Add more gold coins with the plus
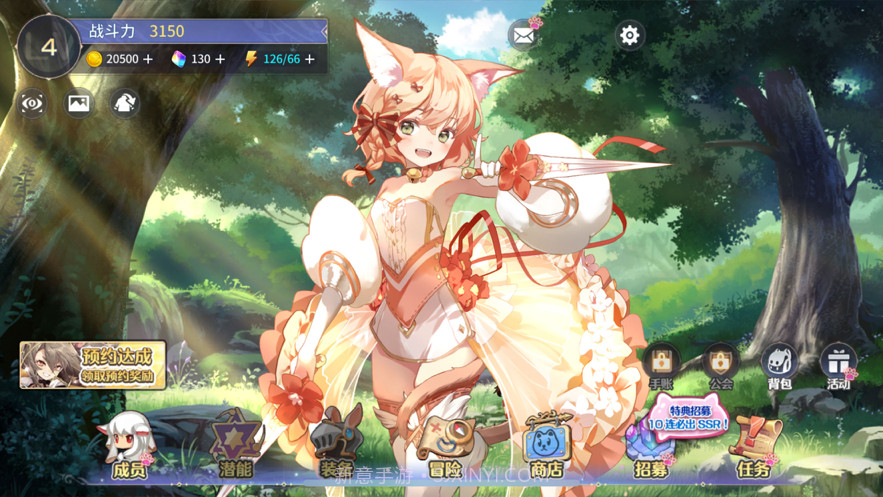The height and width of the screenshot is (497, 883). tap(148, 59)
